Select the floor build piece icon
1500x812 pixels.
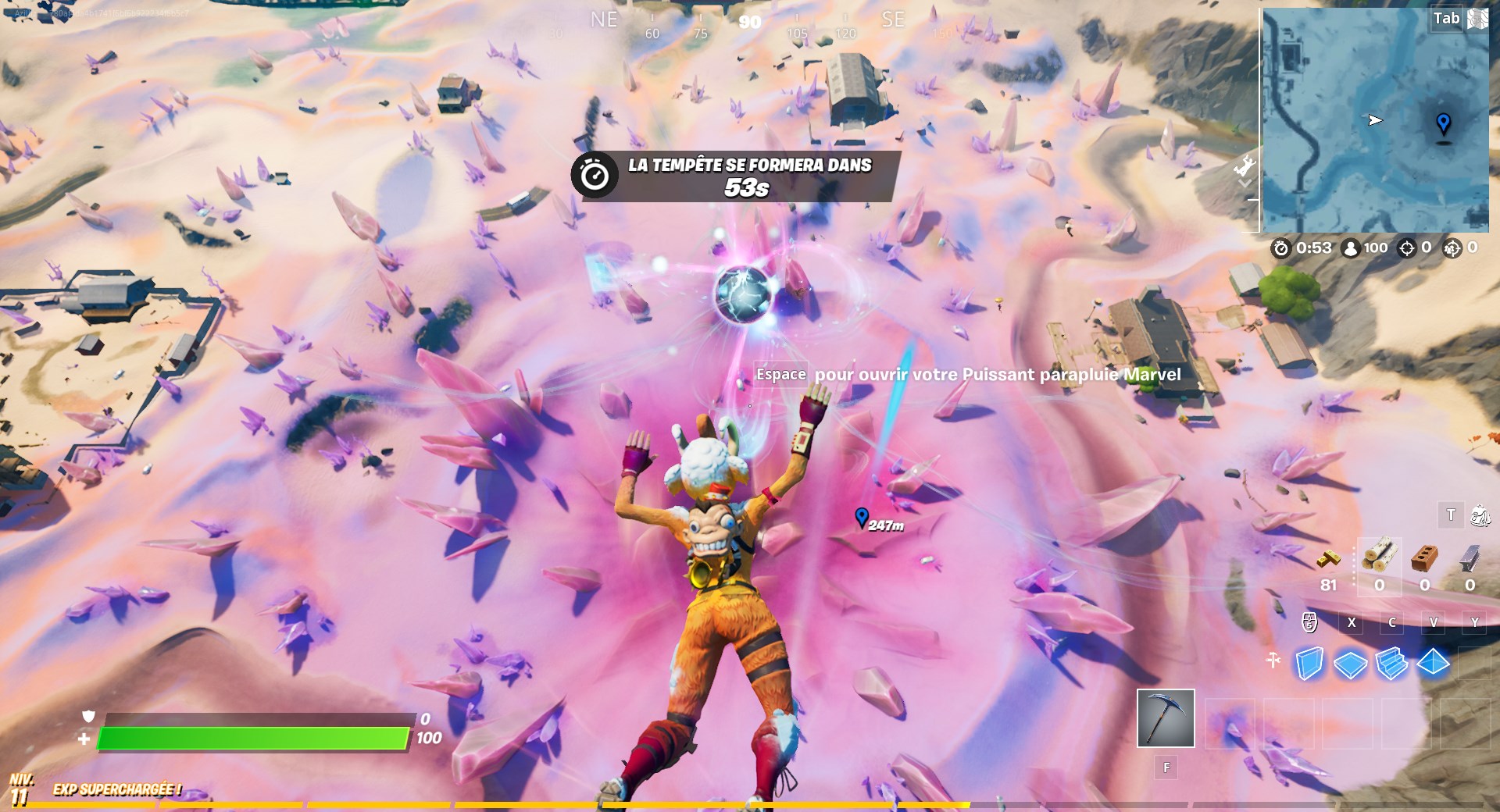(x=1349, y=664)
